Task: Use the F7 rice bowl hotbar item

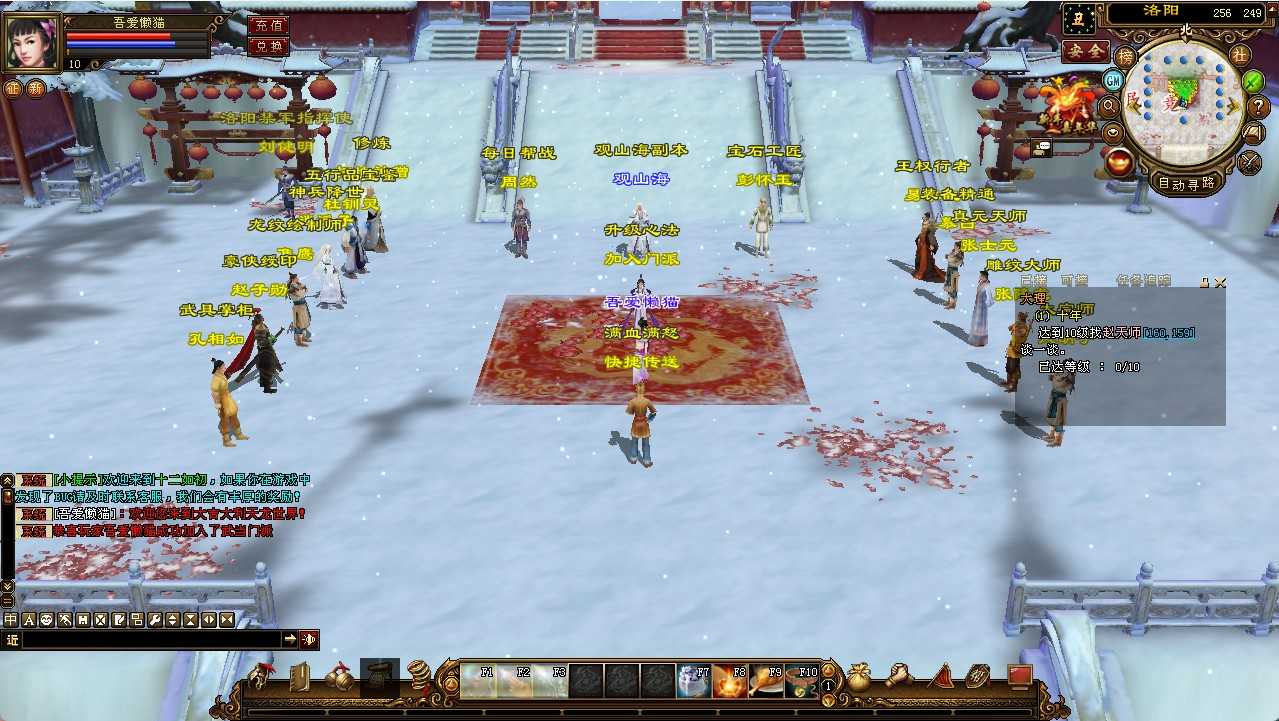Action: (693, 681)
